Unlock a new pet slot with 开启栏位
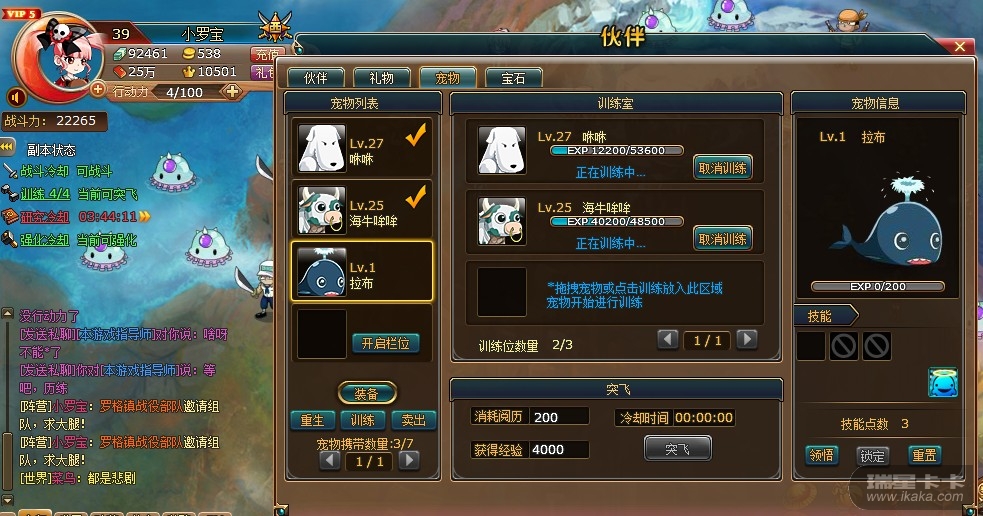 point(386,343)
